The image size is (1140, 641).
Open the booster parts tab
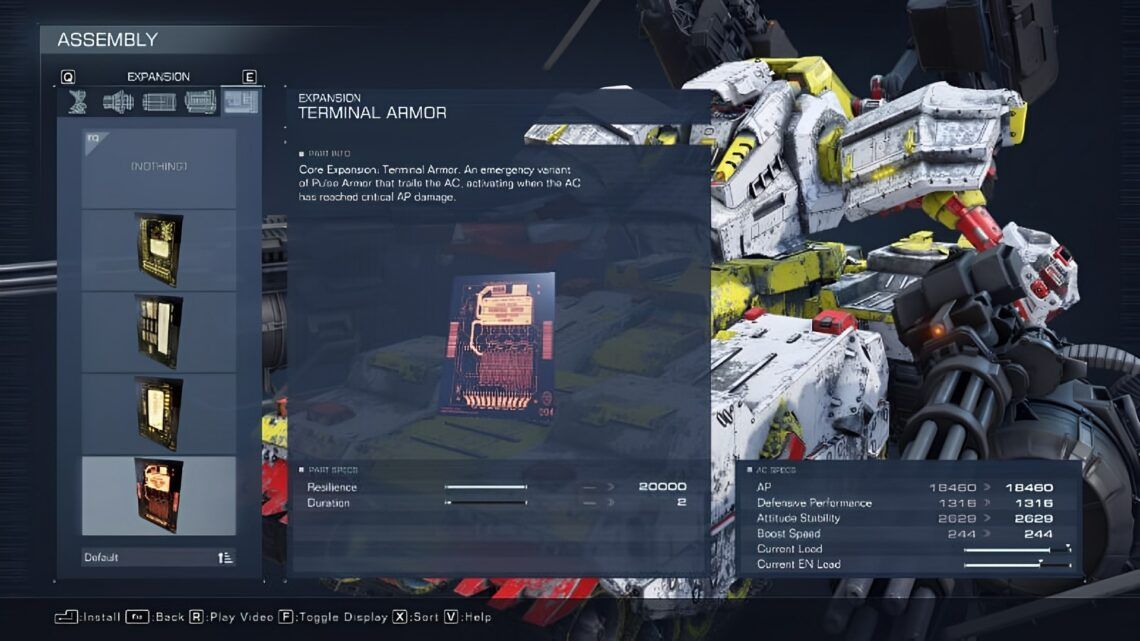click(x=118, y=101)
